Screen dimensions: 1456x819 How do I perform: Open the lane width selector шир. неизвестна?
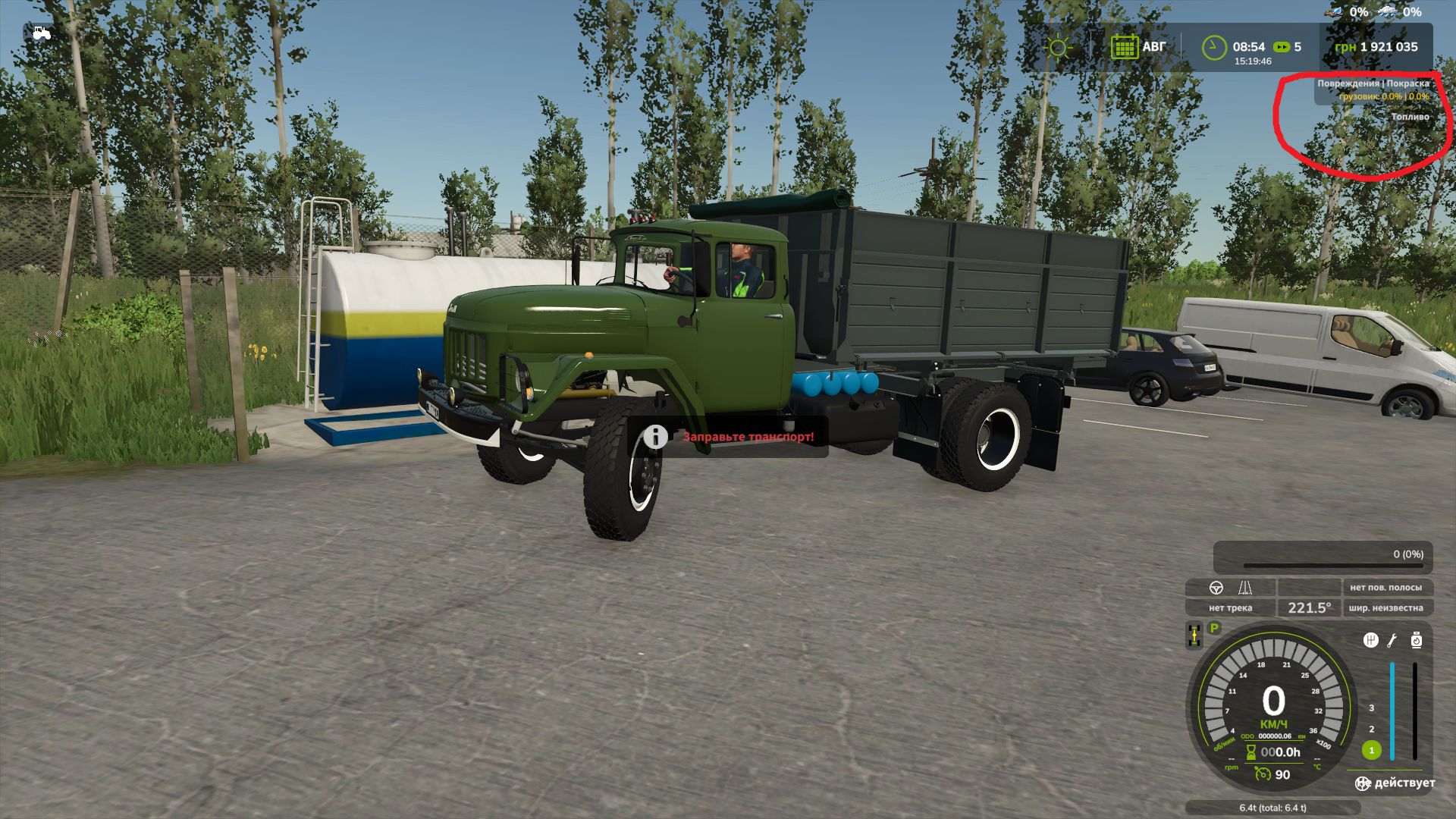tap(1387, 609)
